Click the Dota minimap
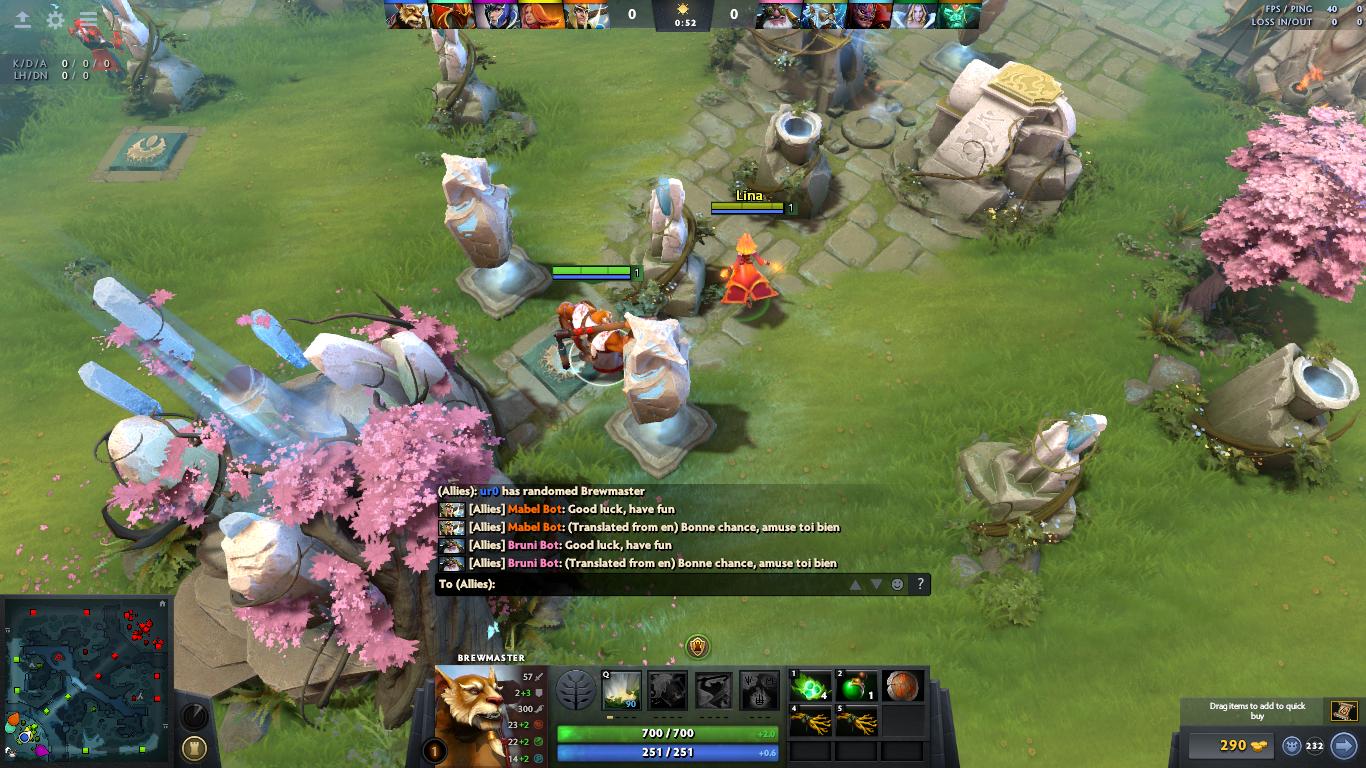Viewport: 1366px width, 768px height. [x=88, y=680]
